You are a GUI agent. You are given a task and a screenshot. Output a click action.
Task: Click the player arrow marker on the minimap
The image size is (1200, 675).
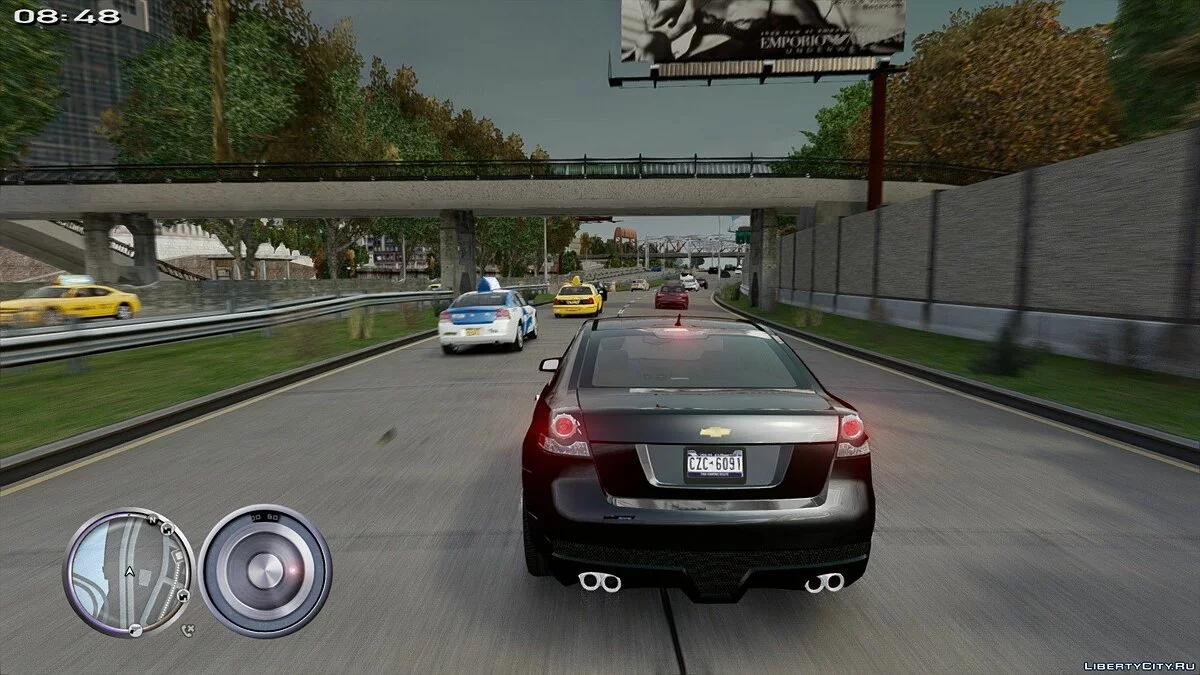pos(129,572)
